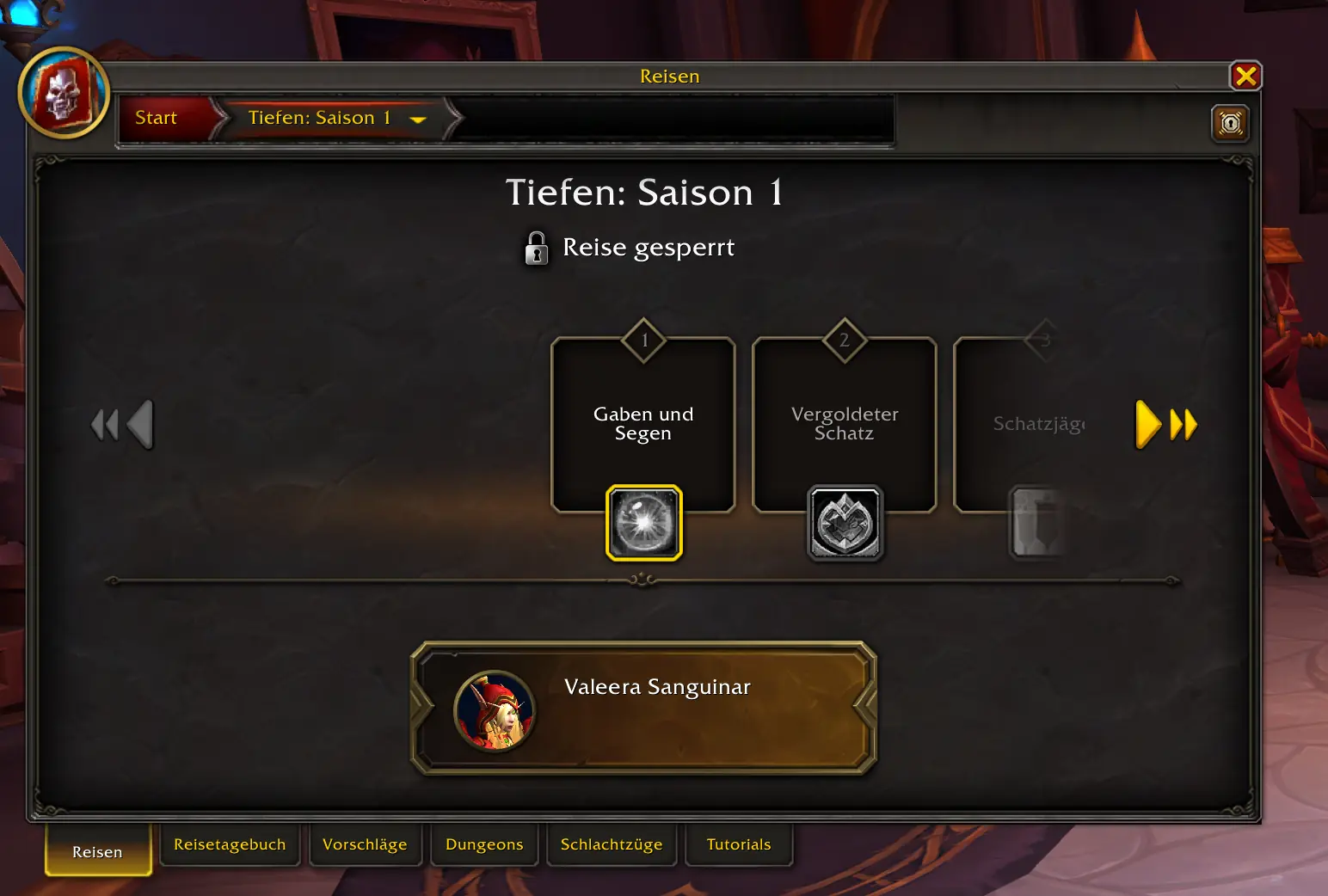This screenshot has height=896, width=1328.
Task: Click the lock icon beside Reise gesperrt
Action: 536,248
